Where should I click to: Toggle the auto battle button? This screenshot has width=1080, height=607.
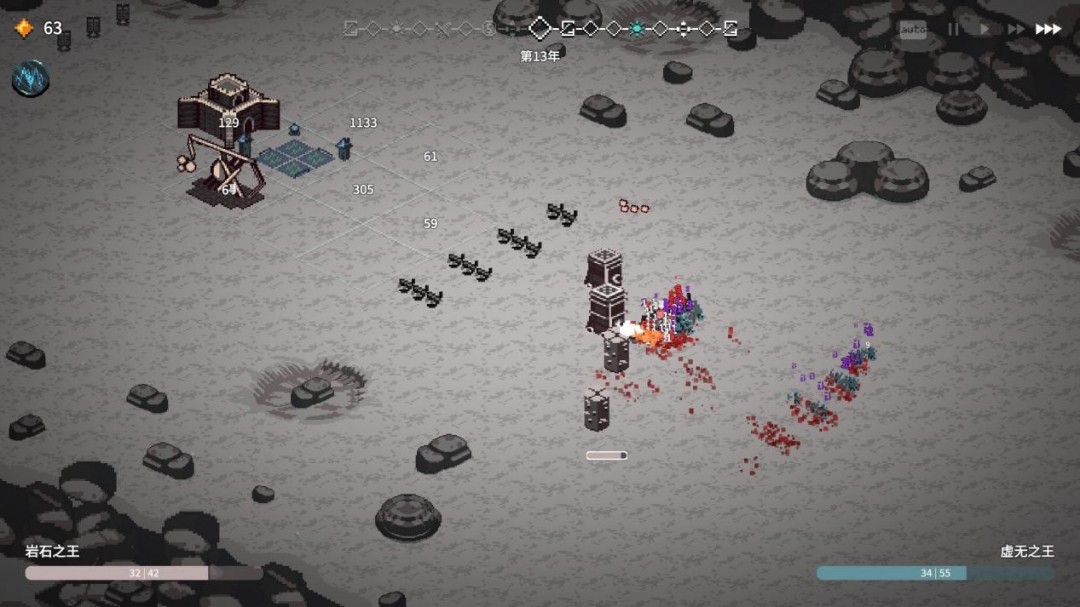(912, 29)
